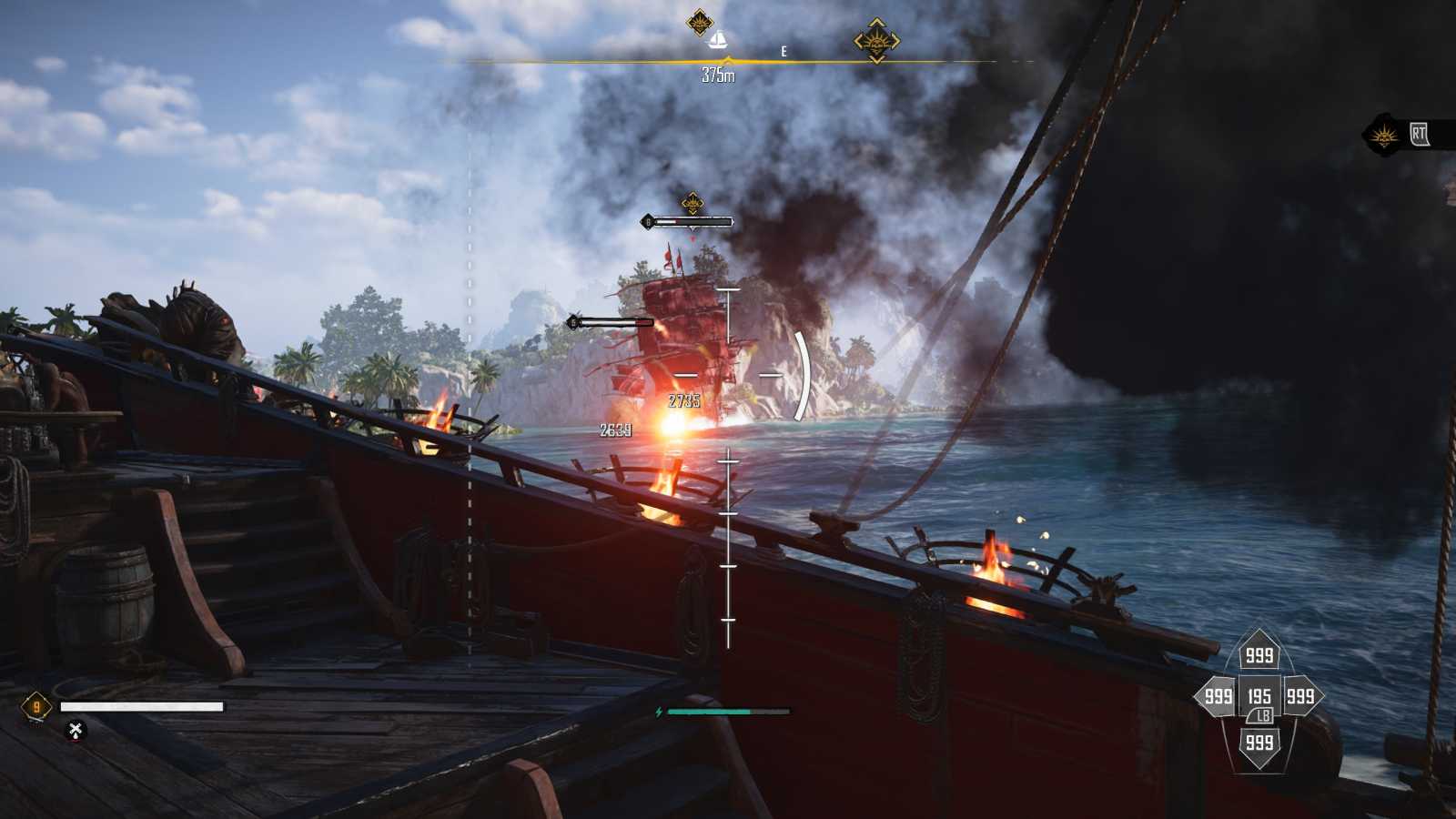The image size is (1456, 819).
Task: Choose the upward-pointing weapon slot in the wheel
Action: click(x=1259, y=654)
